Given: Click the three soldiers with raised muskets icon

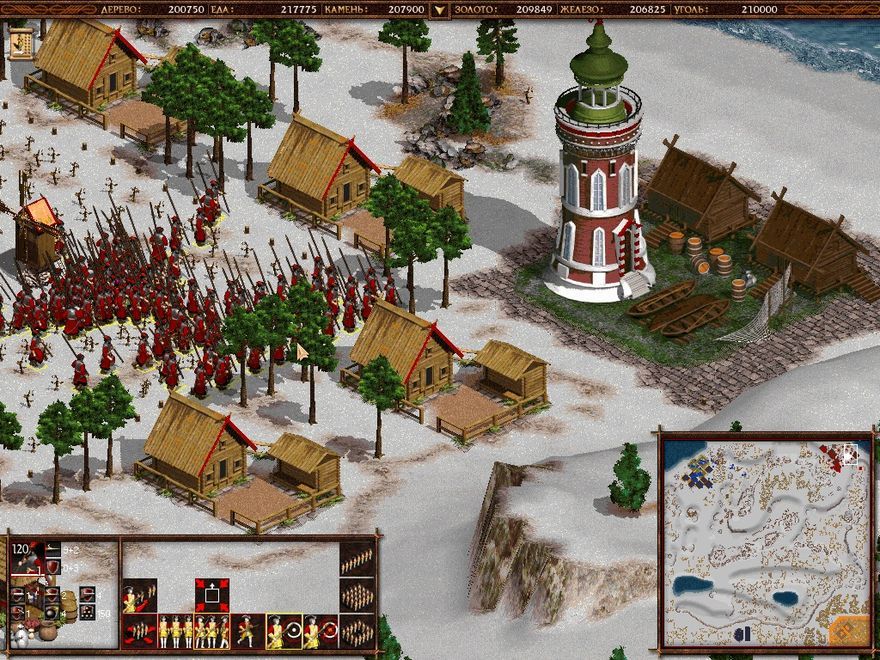Looking at the screenshot, I should (x=211, y=631).
